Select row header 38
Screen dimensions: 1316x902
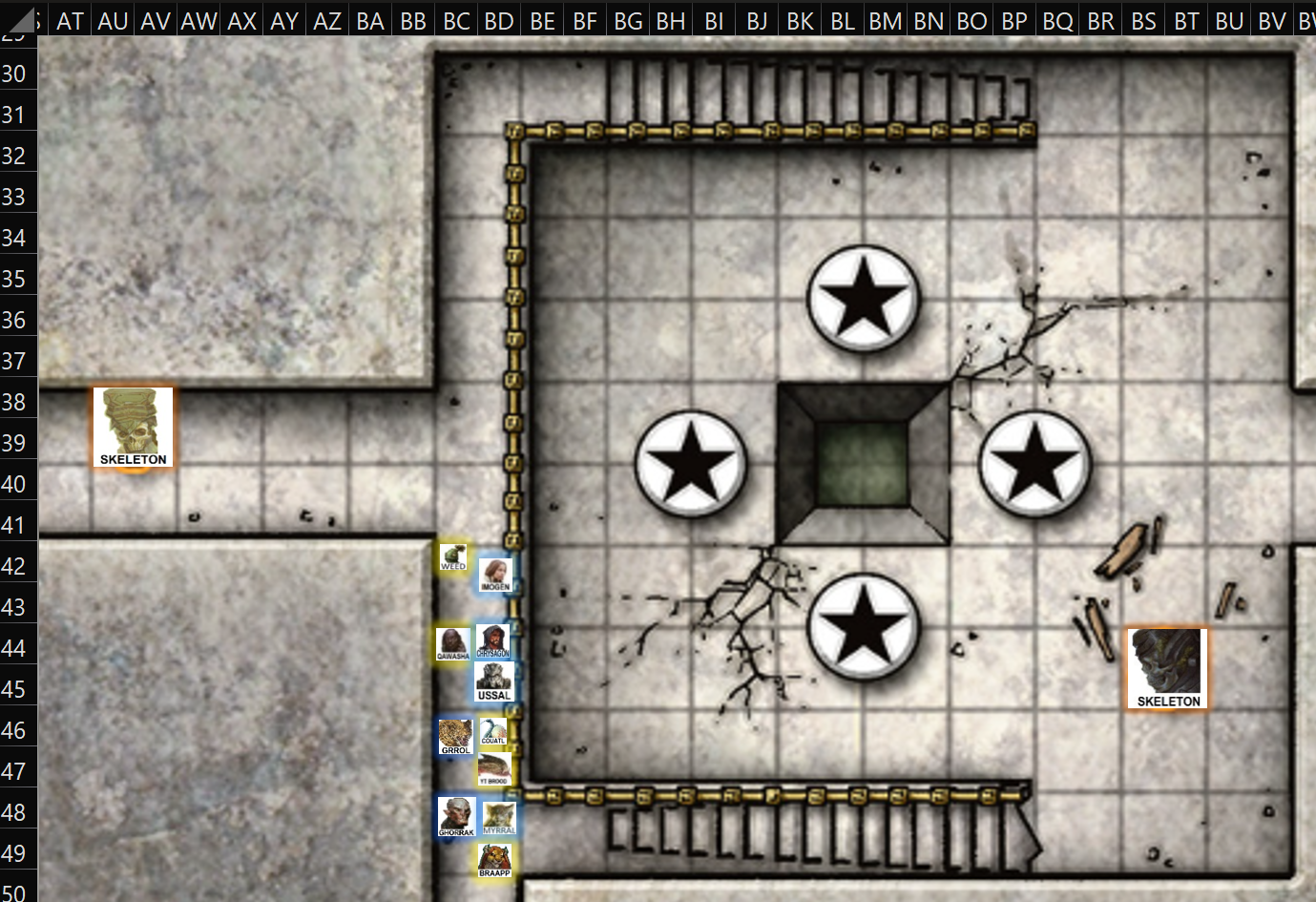click(14, 402)
